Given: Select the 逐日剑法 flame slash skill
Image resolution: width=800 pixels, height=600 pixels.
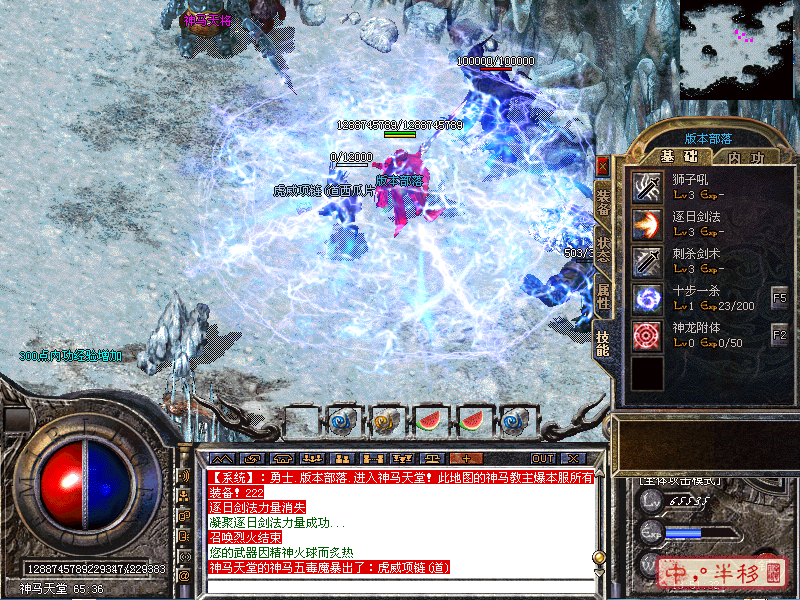Looking at the screenshot, I should click(647, 223).
